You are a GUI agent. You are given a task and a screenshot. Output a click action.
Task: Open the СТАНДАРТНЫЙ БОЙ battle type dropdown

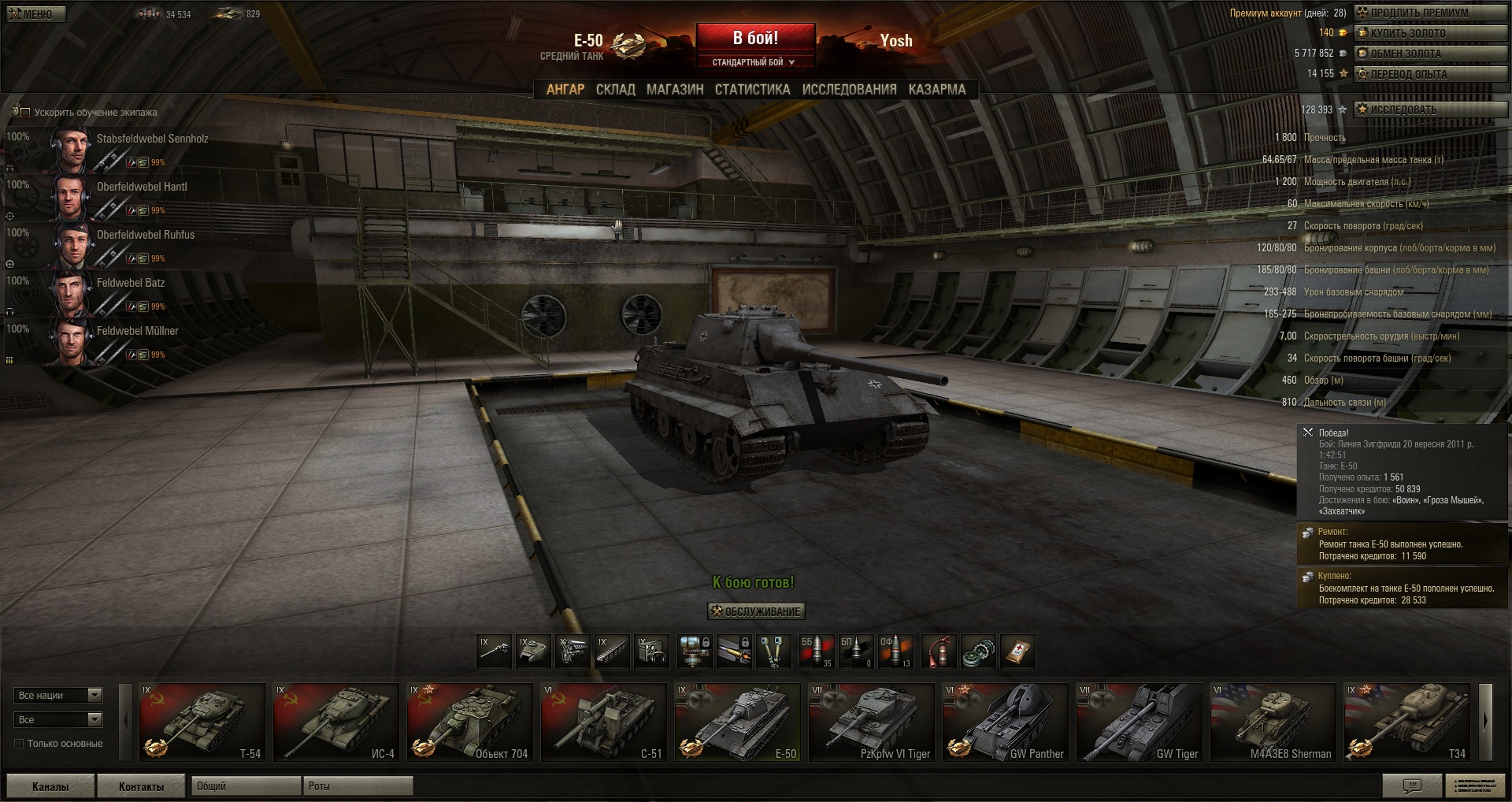[x=754, y=62]
